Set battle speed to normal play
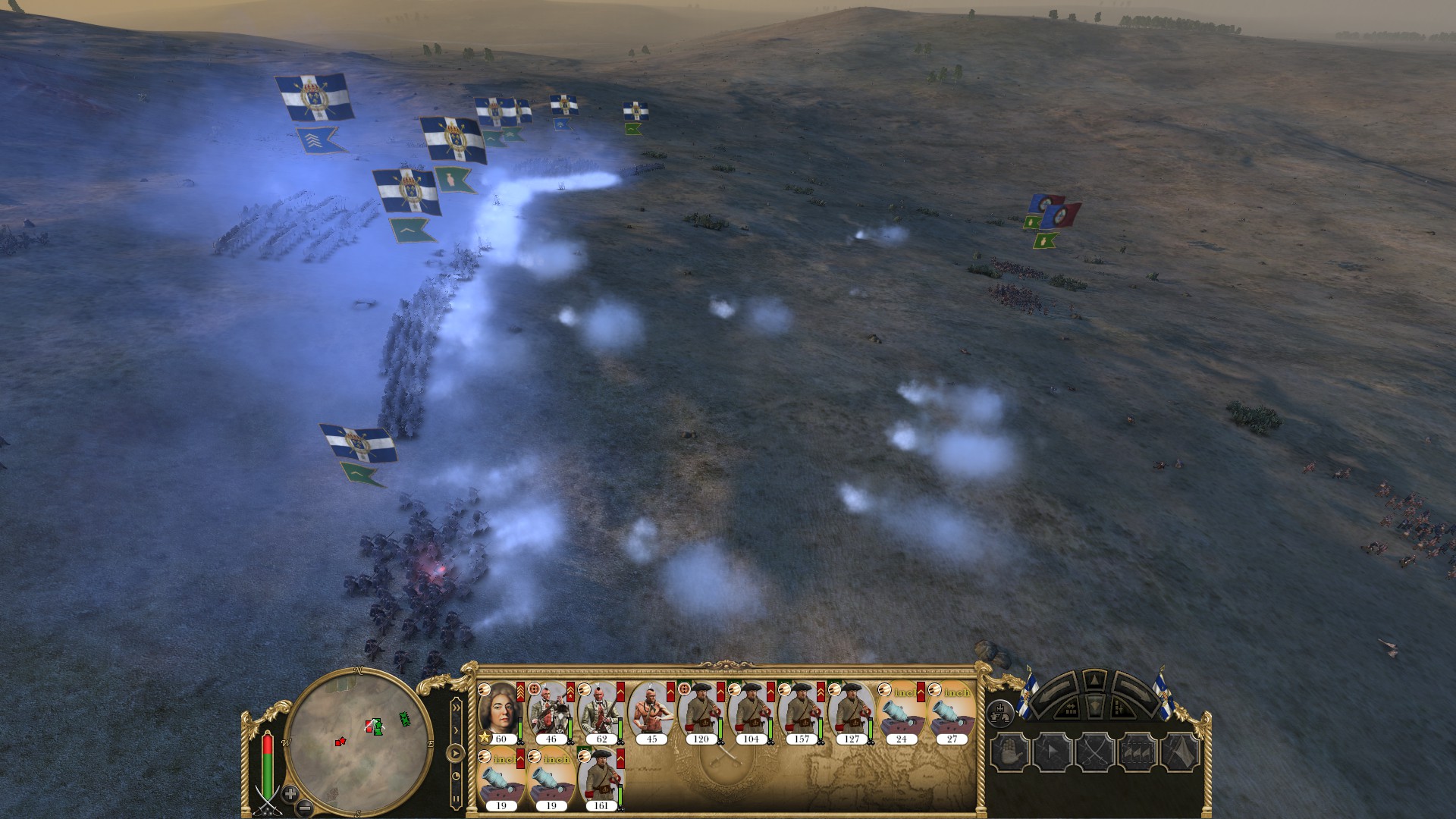 point(456,754)
